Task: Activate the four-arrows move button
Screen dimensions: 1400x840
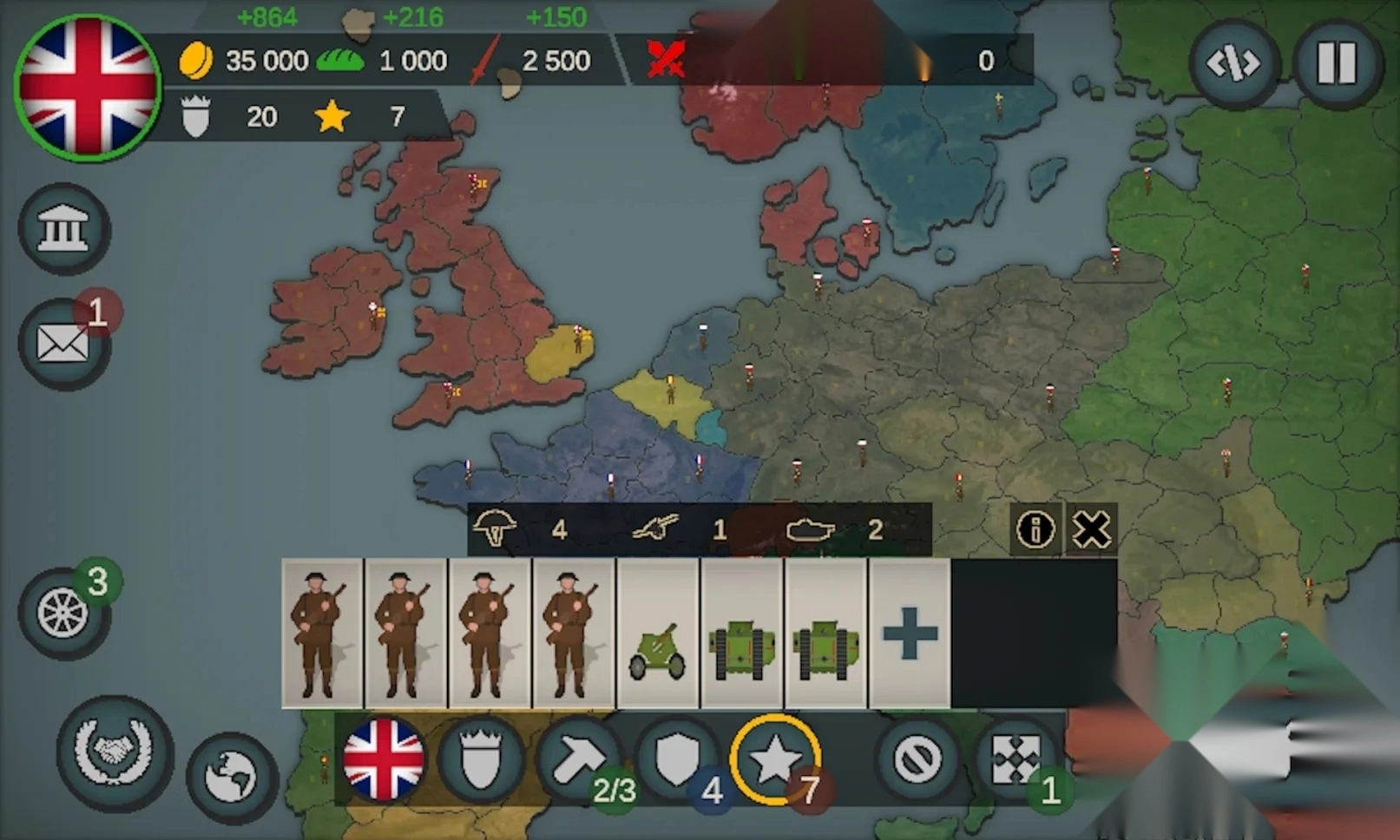Action: pos(1015,760)
